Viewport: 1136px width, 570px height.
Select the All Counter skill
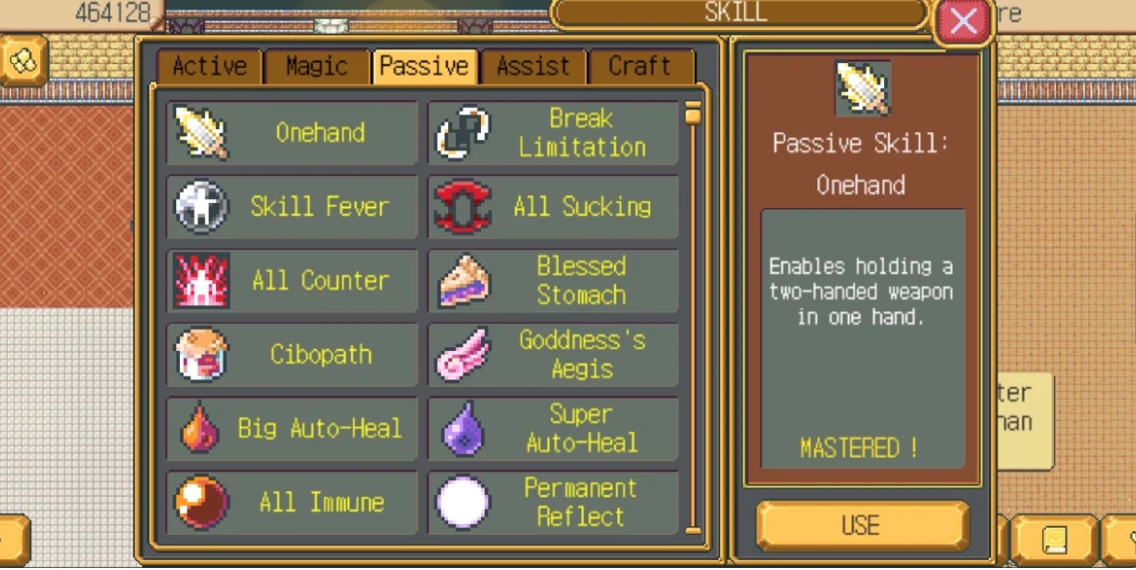tap(292, 281)
